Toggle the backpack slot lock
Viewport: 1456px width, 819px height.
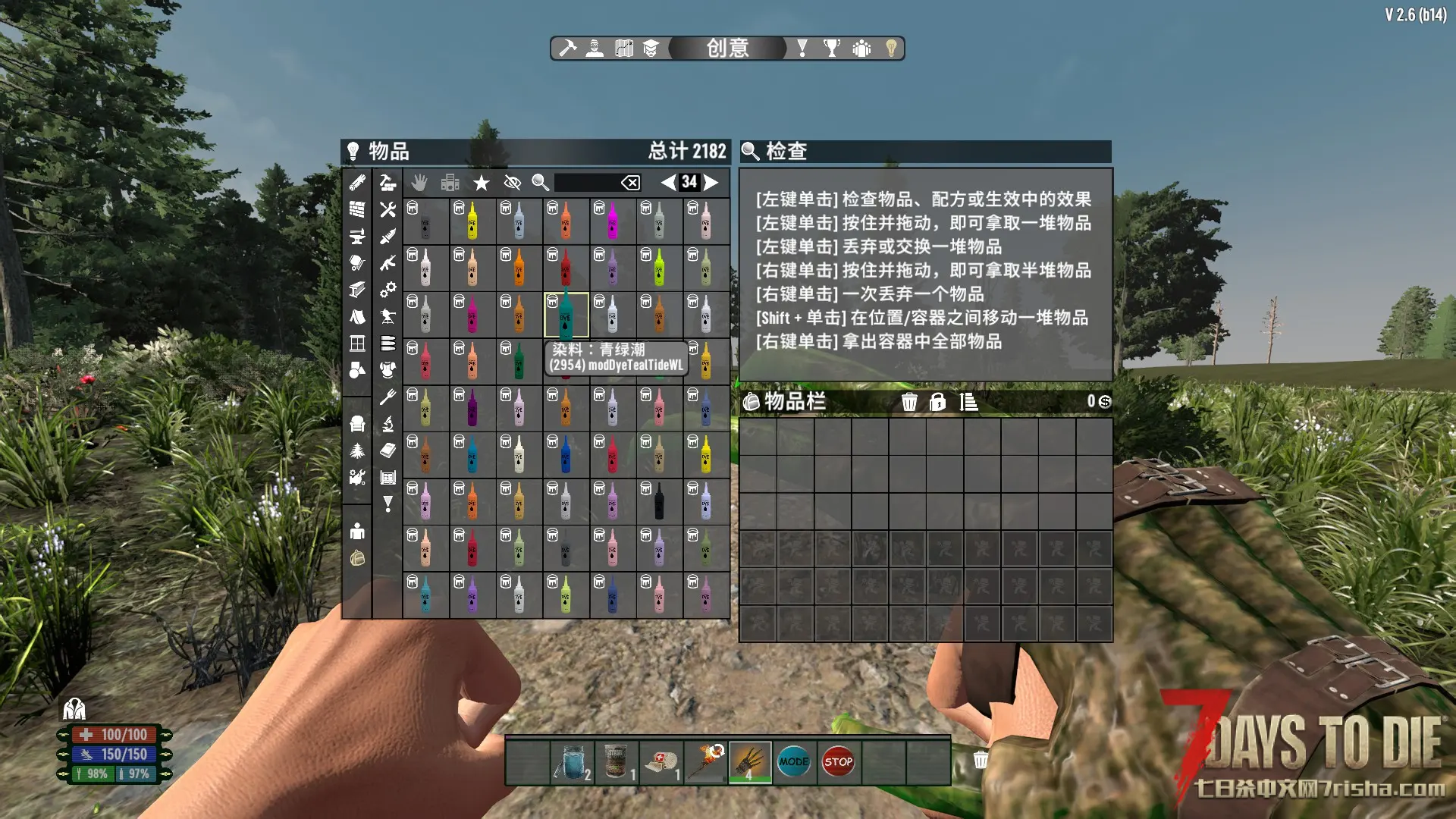click(x=937, y=402)
